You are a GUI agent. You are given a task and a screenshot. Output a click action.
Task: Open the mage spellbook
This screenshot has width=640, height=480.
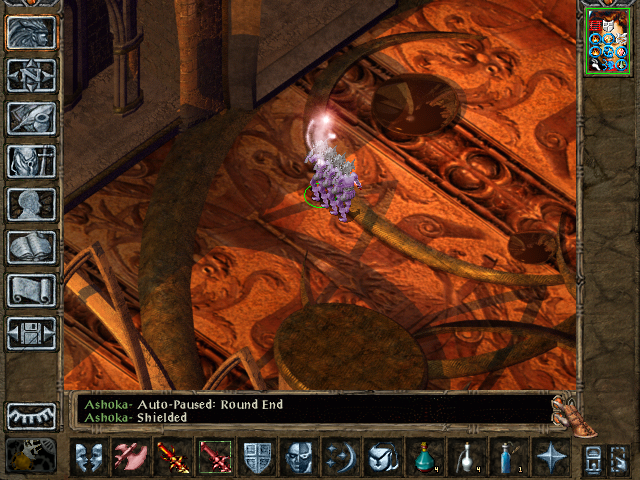[x=31, y=247]
